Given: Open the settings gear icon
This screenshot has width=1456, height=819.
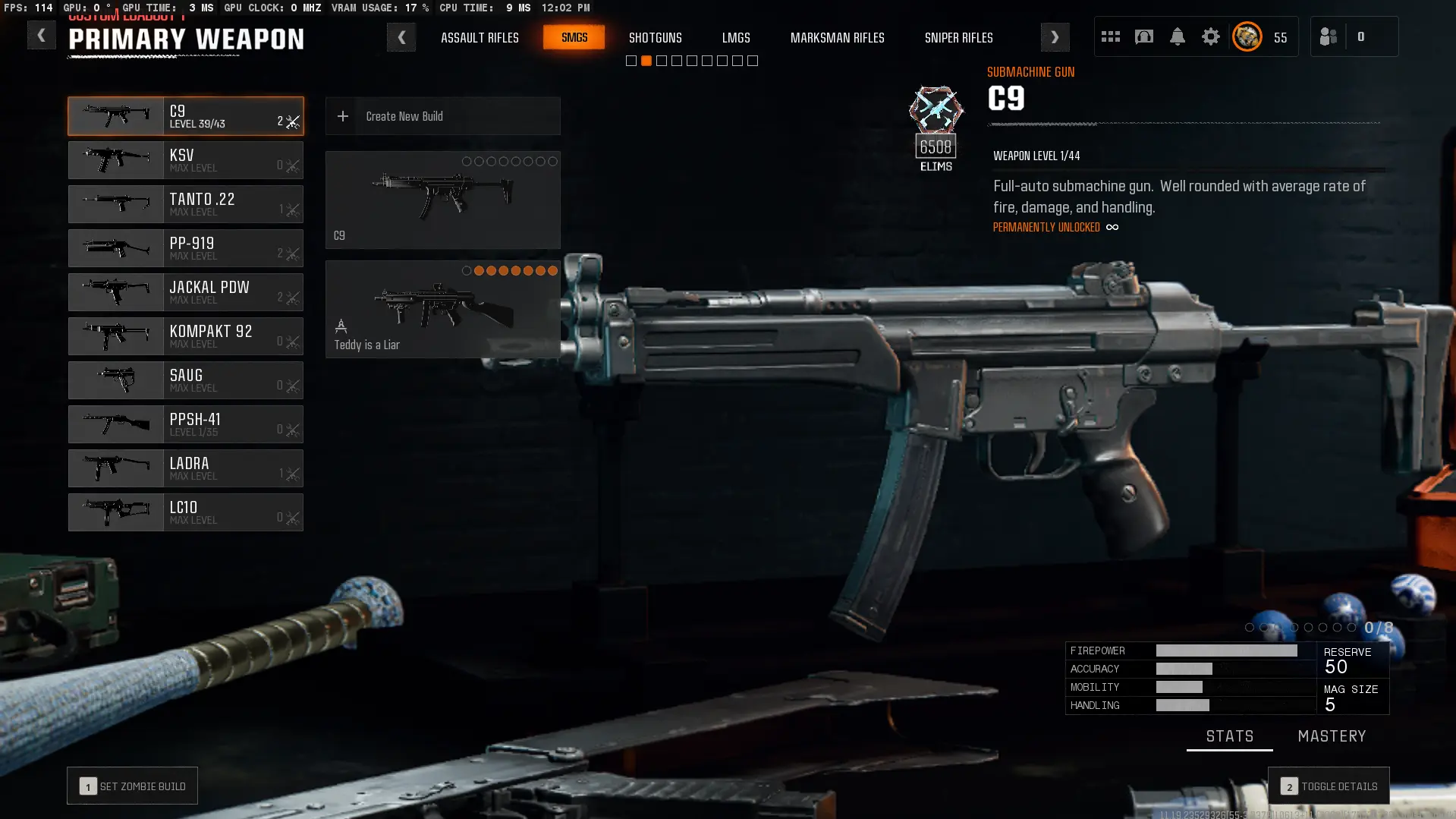Looking at the screenshot, I should pos(1210,36).
